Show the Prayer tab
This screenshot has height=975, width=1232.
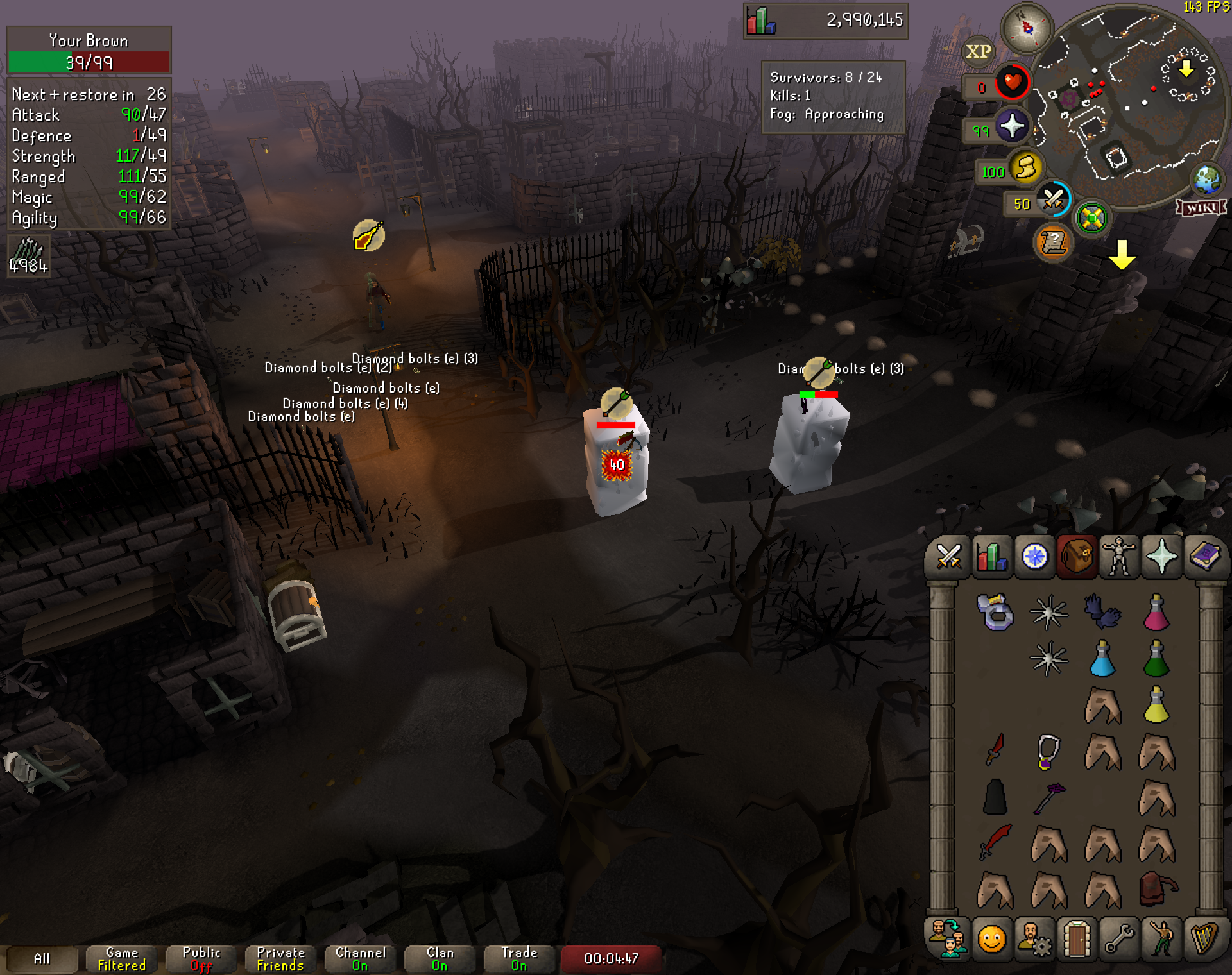tap(1161, 557)
